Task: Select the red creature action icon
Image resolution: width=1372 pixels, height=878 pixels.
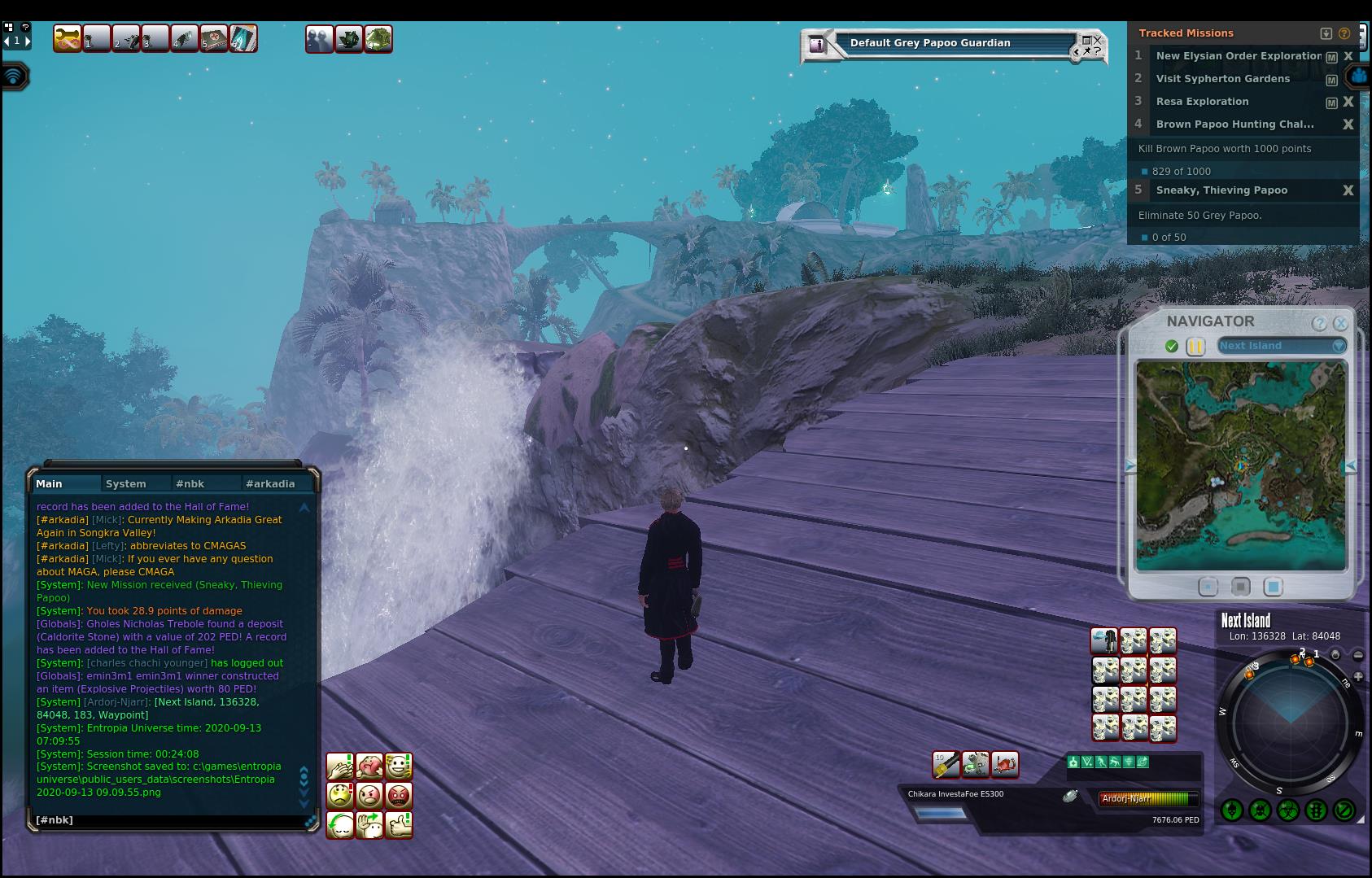Action: point(1005,764)
